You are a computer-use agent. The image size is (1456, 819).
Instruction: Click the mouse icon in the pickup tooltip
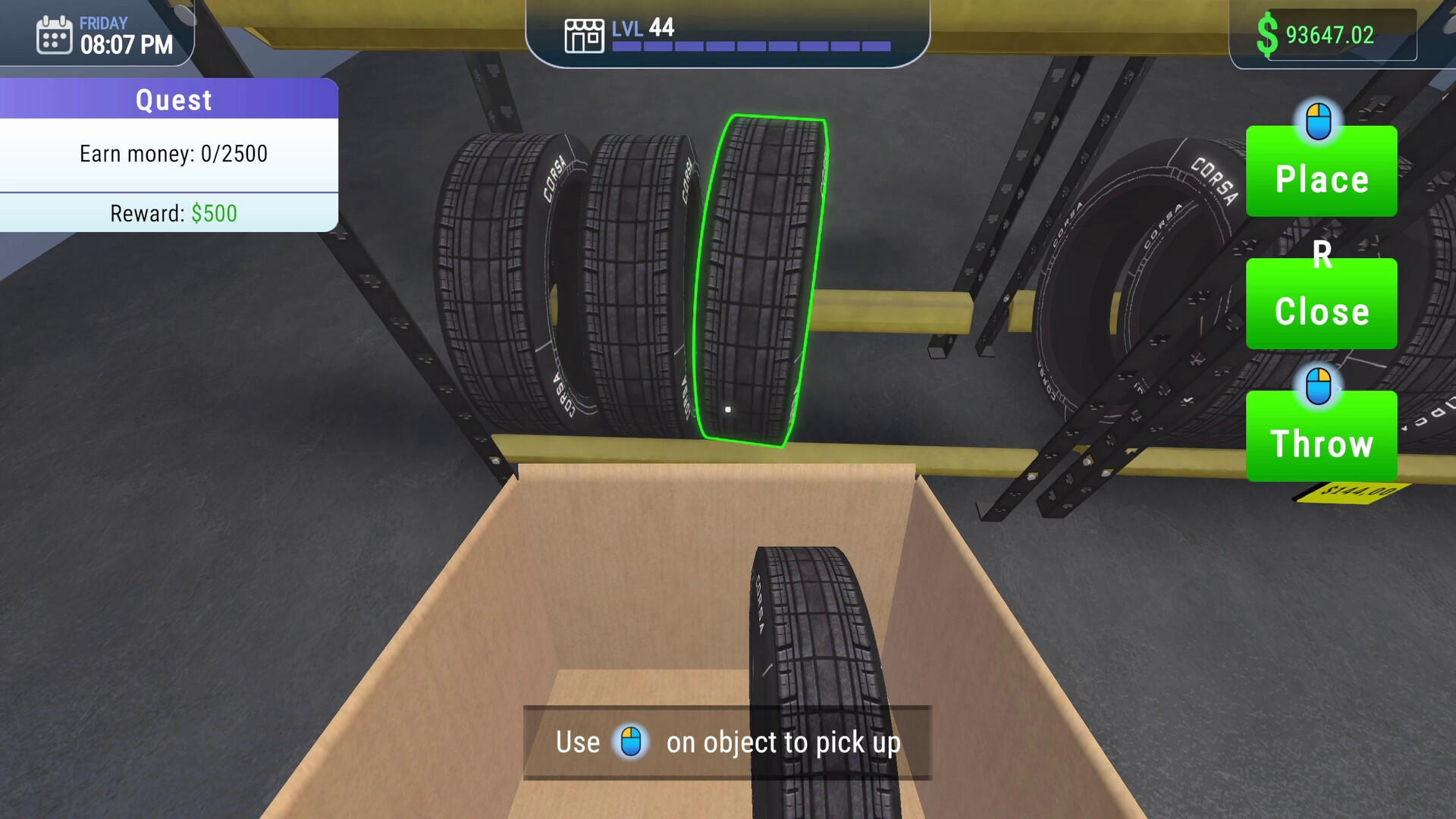coord(632,742)
